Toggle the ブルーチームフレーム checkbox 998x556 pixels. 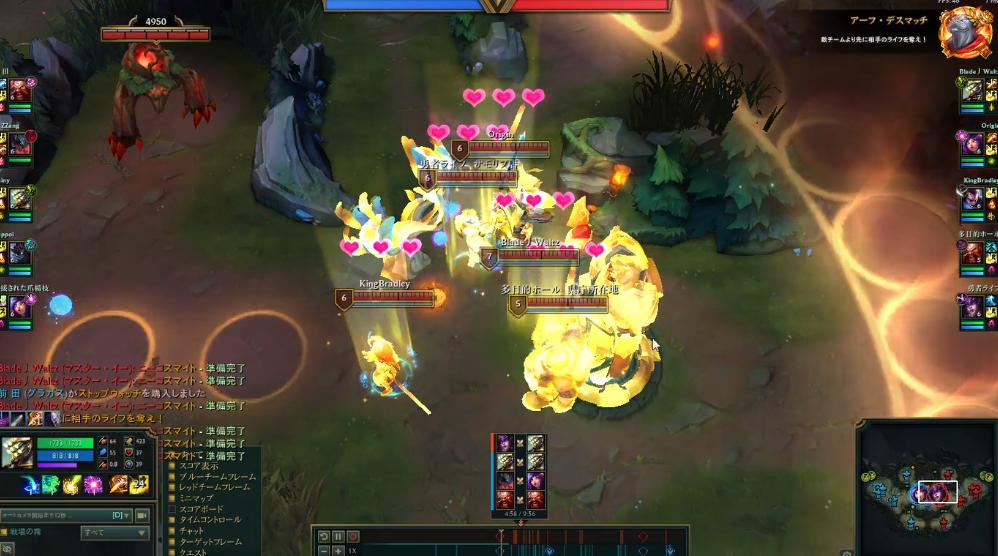172,477
